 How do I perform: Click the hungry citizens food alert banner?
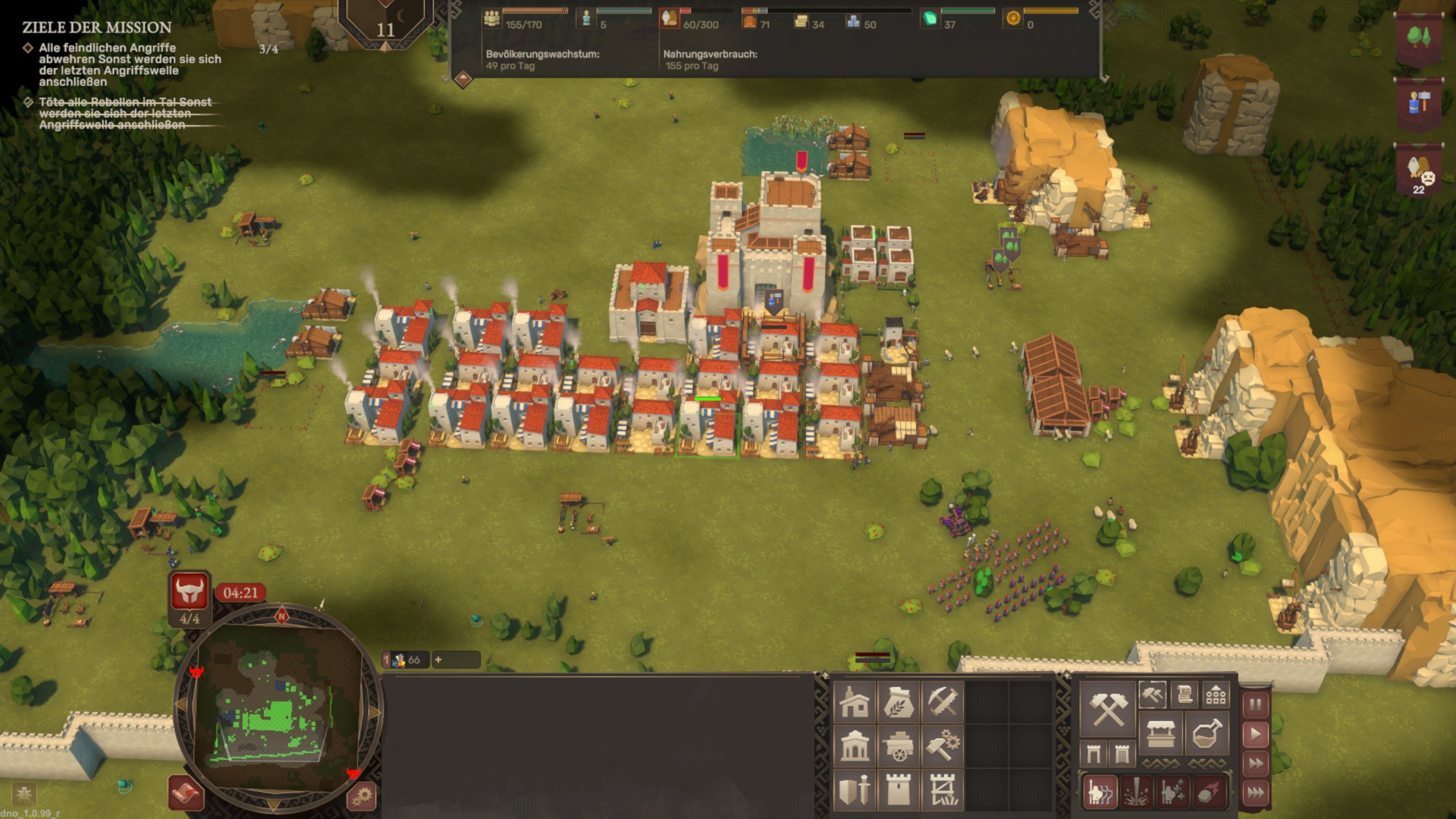pos(1419,171)
